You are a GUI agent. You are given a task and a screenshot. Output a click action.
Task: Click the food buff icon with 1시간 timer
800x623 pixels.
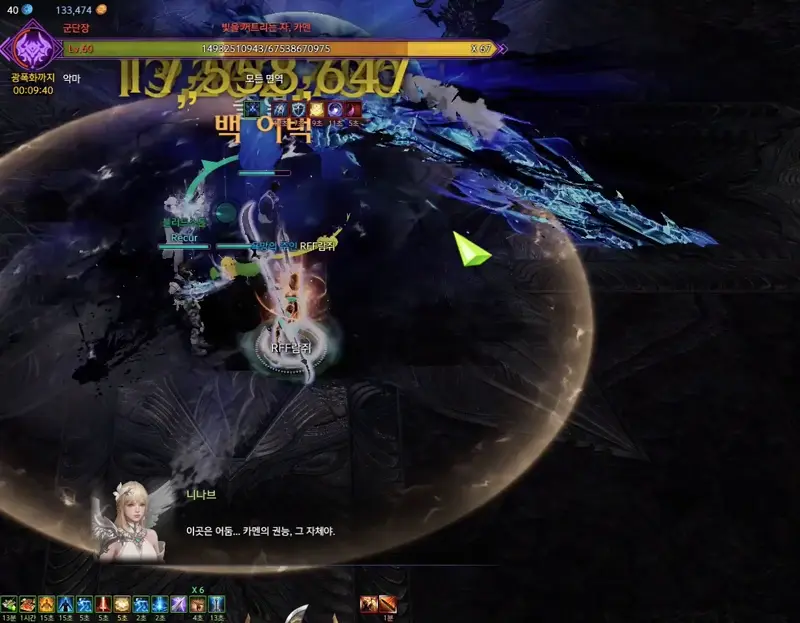[x=28, y=604]
